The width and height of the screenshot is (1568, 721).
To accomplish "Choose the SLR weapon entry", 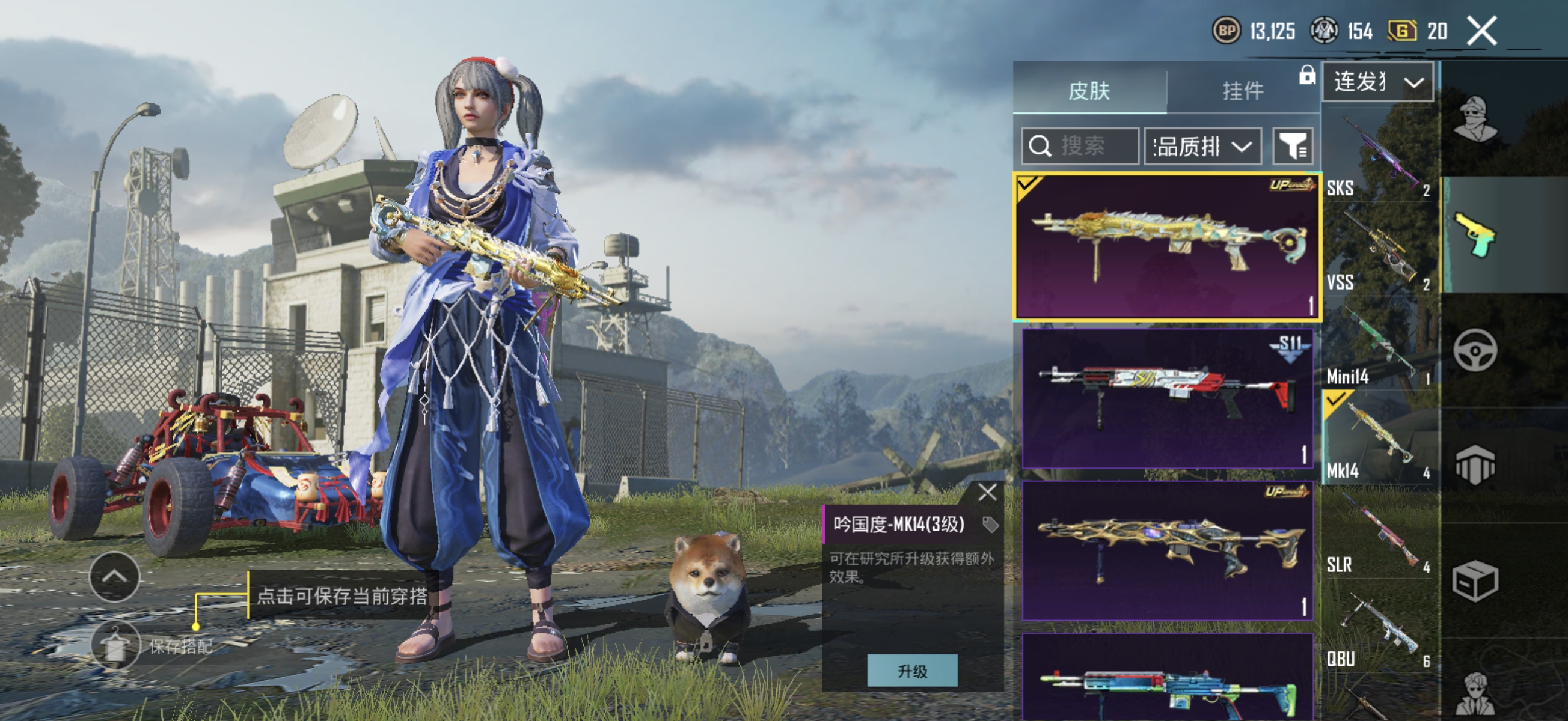I will click(x=1379, y=532).
